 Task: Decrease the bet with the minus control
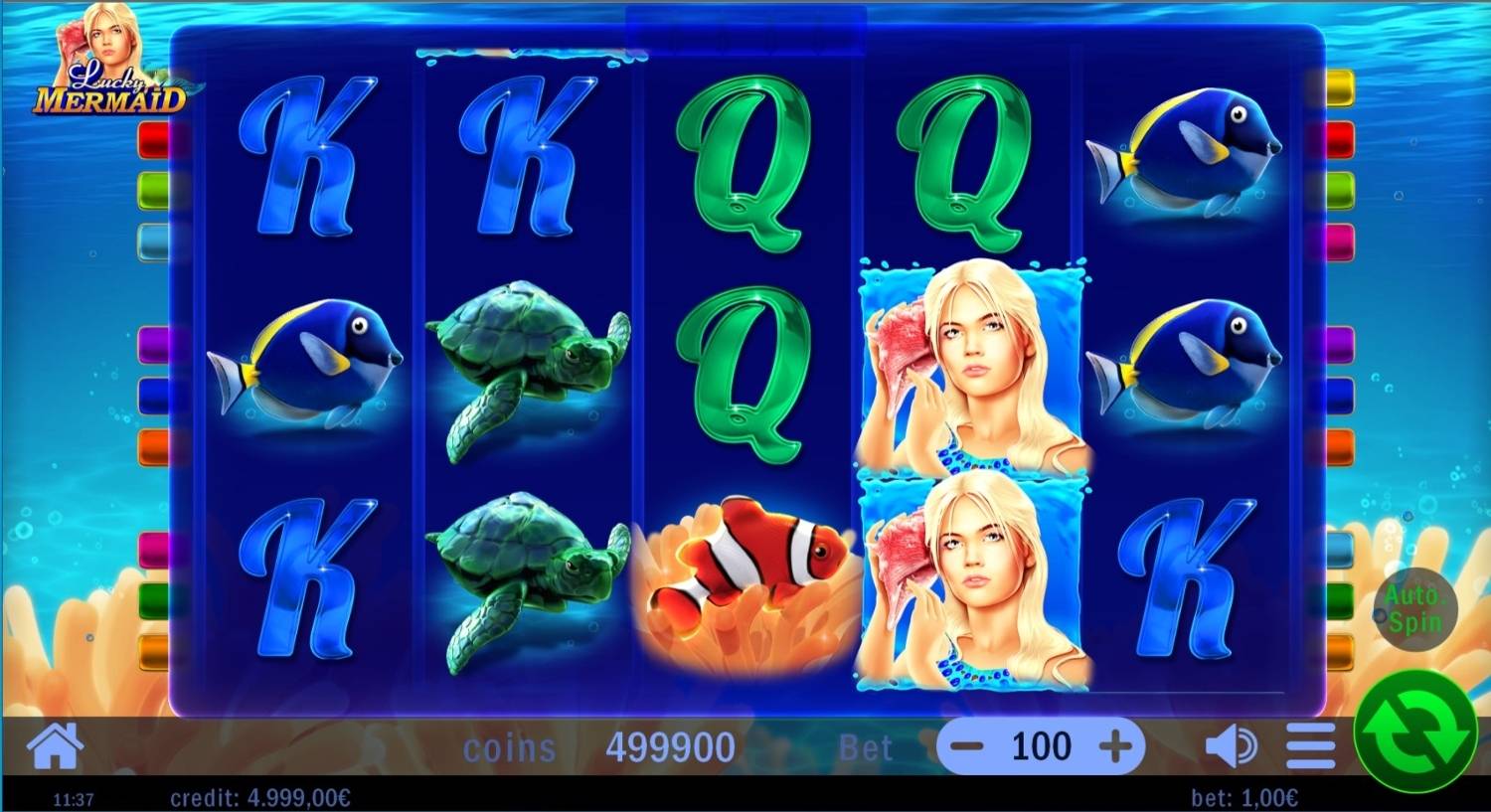(x=969, y=745)
